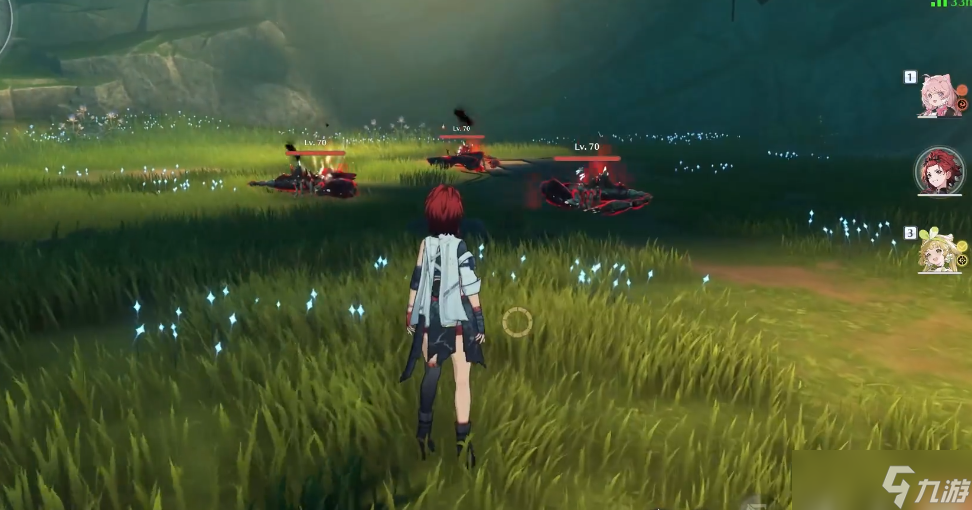Switch to the pink-haired party member
Viewport: 972px width, 510px height.
(x=938, y=95)
